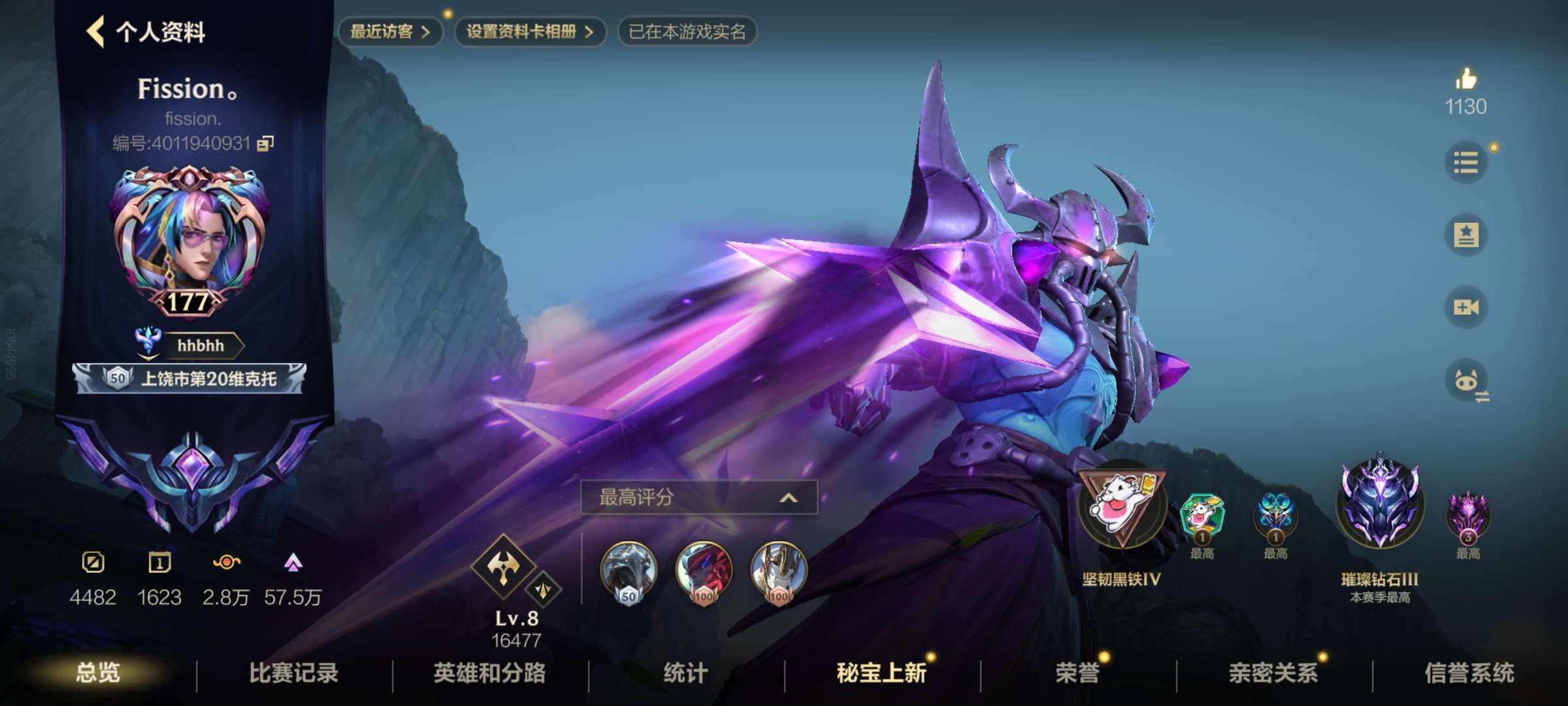Copy the player ID number
1568x706 pixels.
point(265,143)
